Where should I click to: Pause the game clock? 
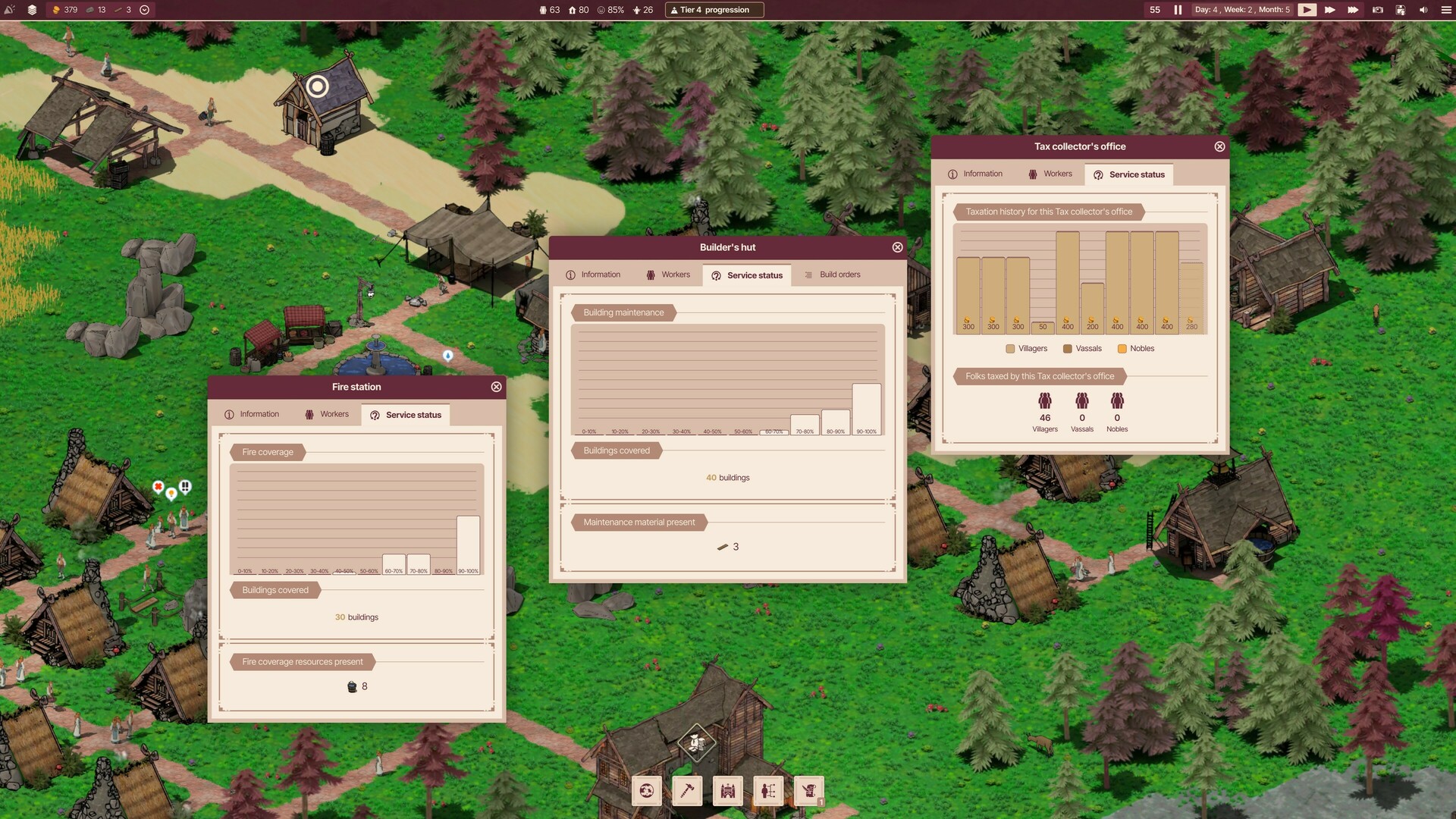click(x=1177, y=10)
